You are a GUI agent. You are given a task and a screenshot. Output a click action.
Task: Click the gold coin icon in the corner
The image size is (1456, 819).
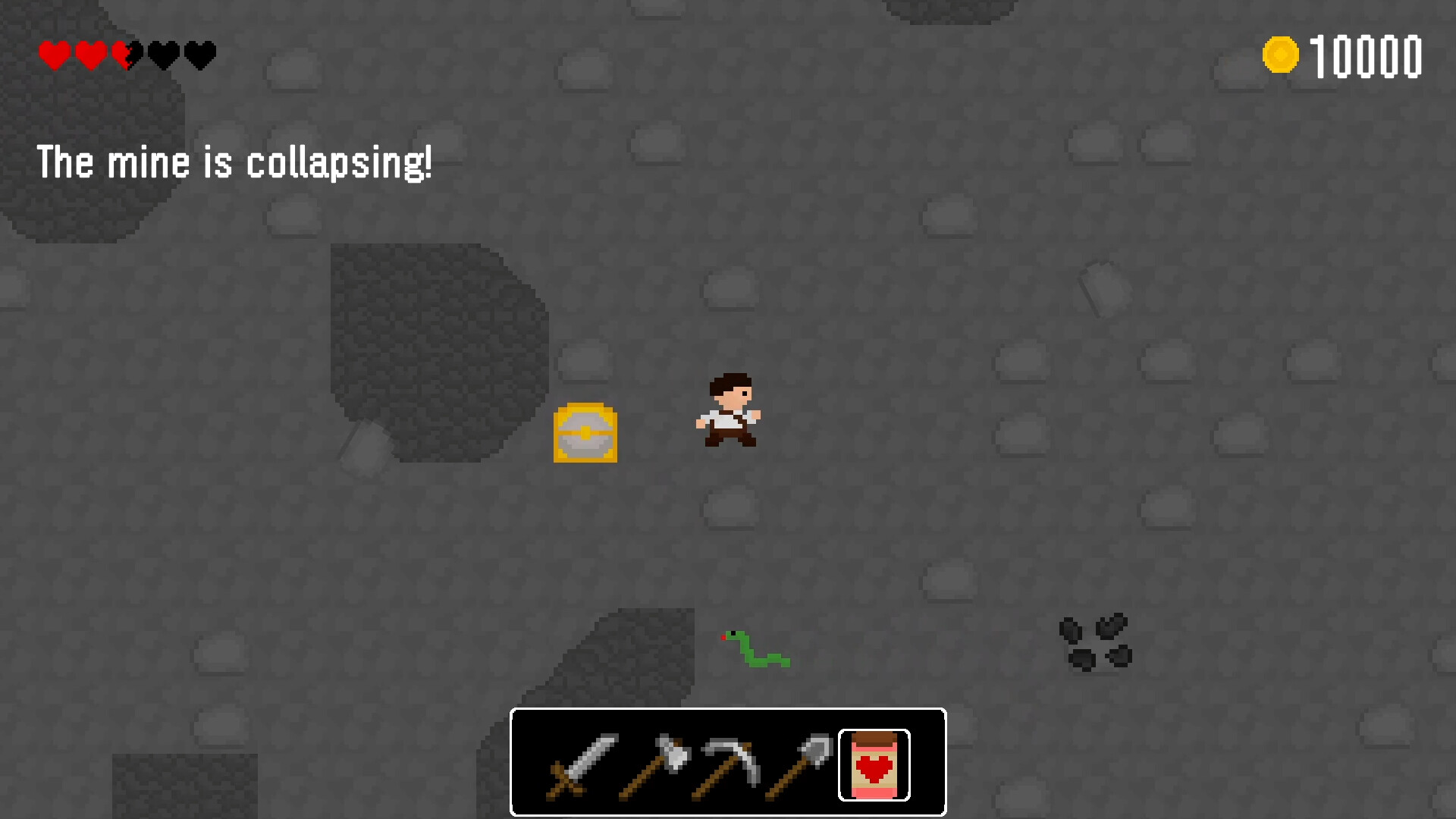(x=1281, y=53)
